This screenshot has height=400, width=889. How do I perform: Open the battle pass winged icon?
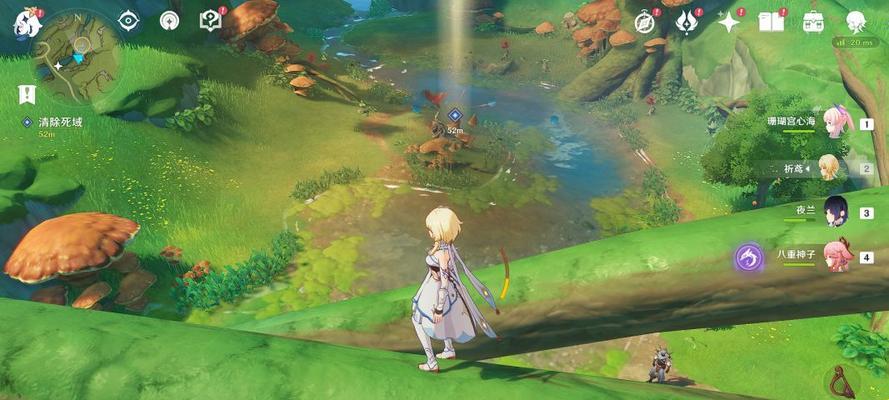click(x=686, y=21)
